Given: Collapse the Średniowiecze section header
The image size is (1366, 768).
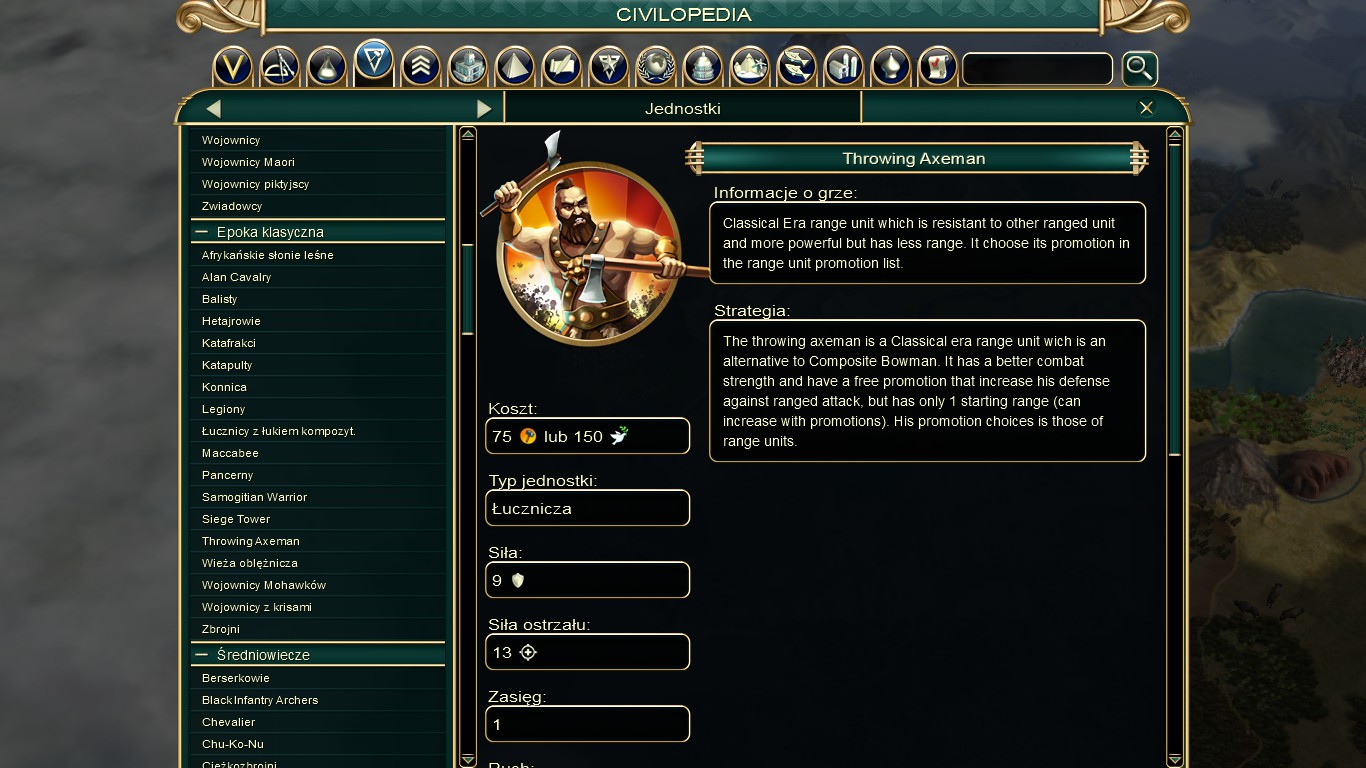Looking at the screenshot, I should pyautogui.click(x=203, y=655).
